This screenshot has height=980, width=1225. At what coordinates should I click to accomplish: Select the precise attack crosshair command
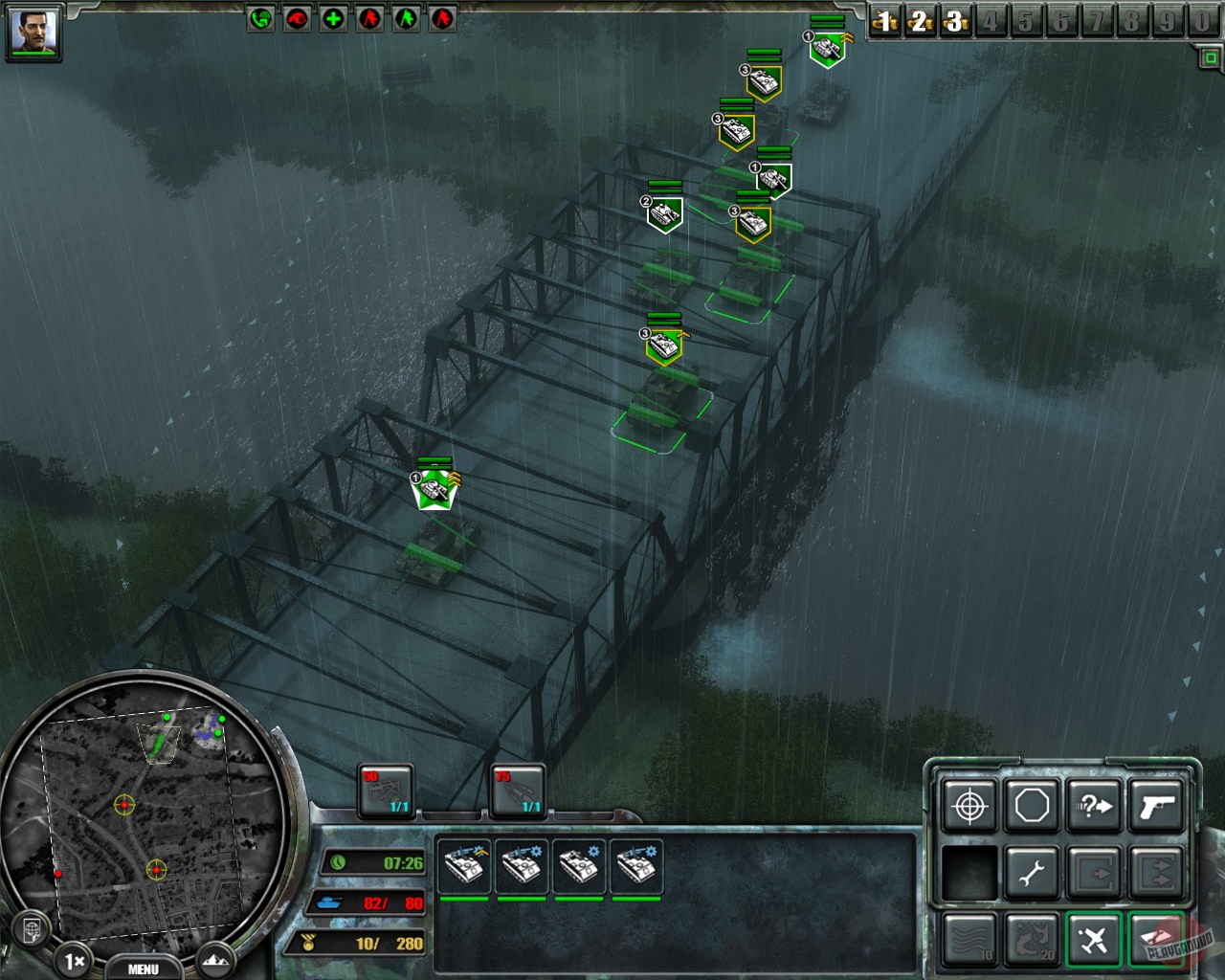pos(971,807)
